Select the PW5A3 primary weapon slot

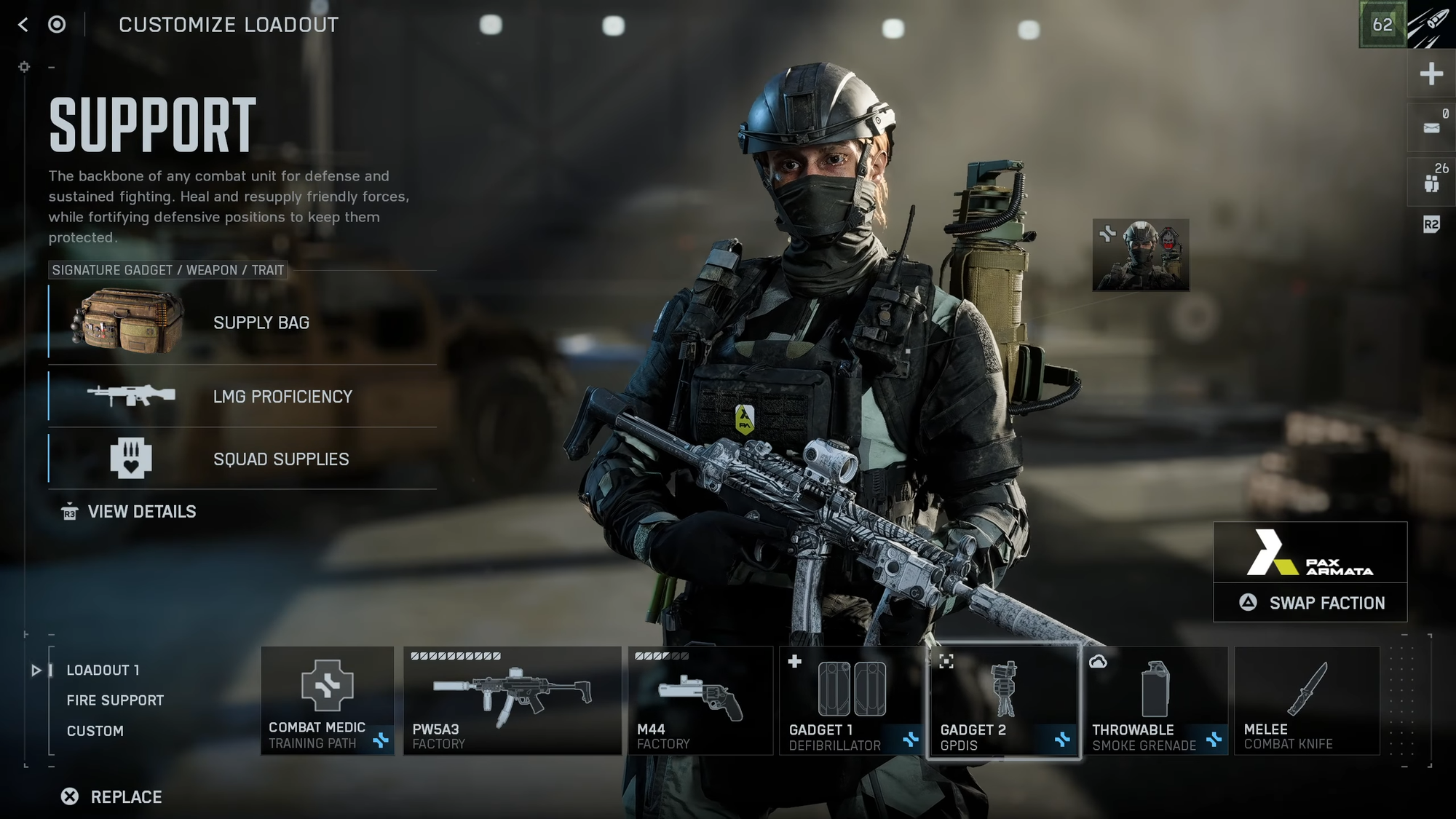(512, 700)
